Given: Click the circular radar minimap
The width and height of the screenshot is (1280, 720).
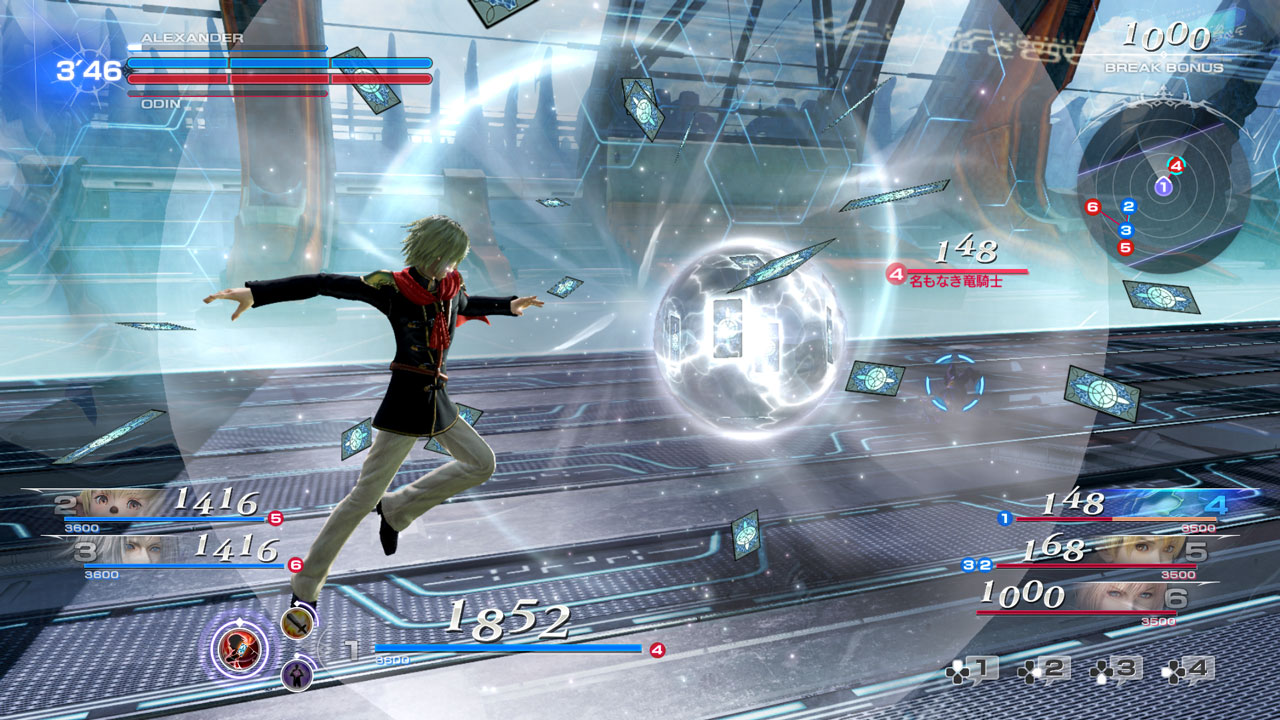Looking at the screenshot, I should click(1163, 191).
